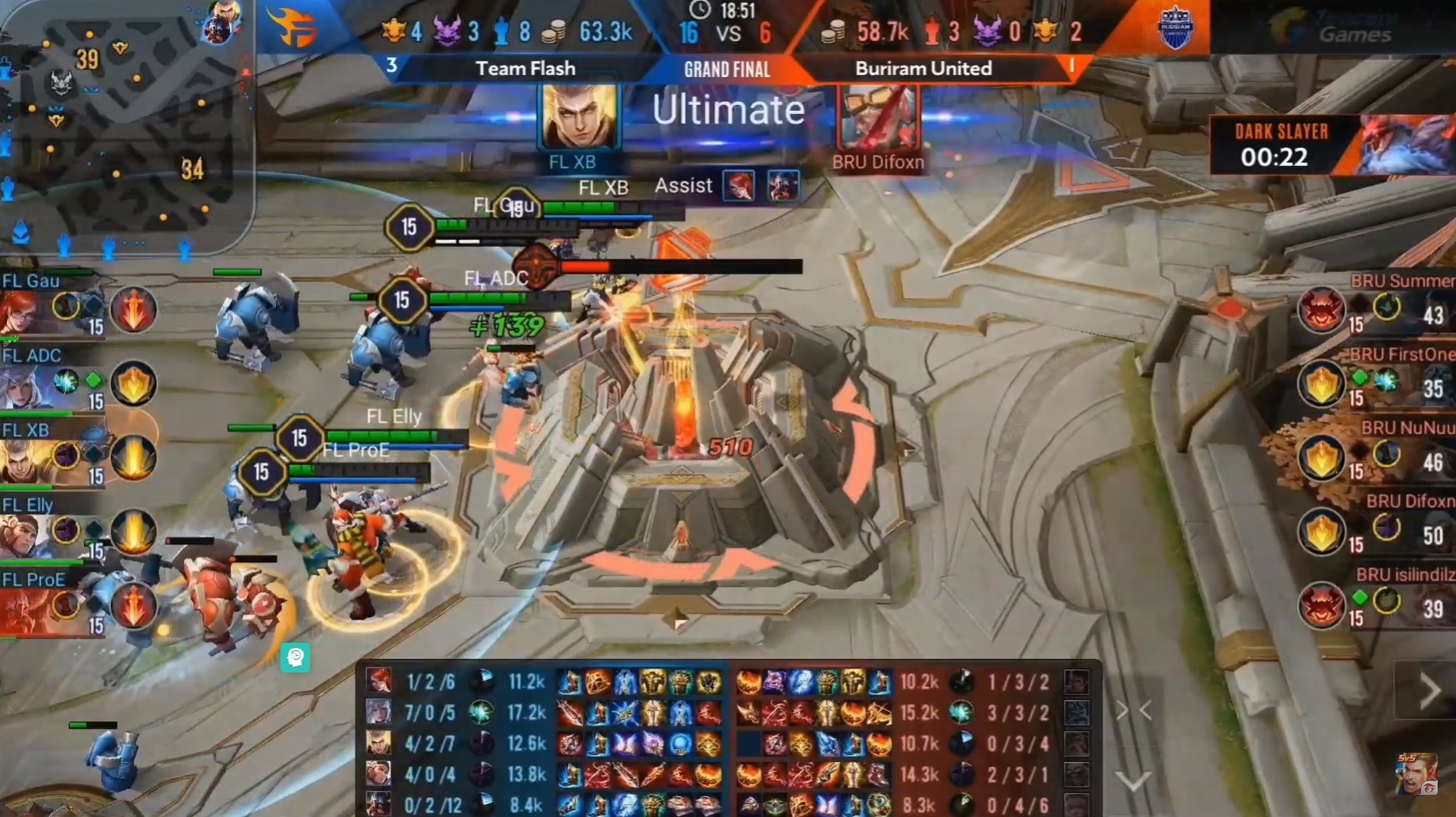Screen dimensions: 1456x817
Task: Collapse the stats panel using the down arrow
Action: tap(1133, 780)
